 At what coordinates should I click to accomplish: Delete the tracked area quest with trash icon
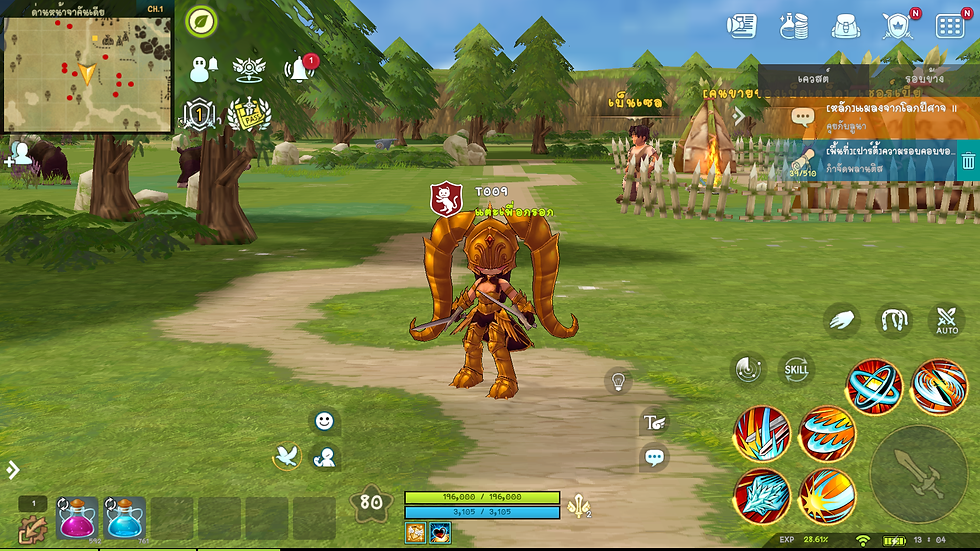967,160
